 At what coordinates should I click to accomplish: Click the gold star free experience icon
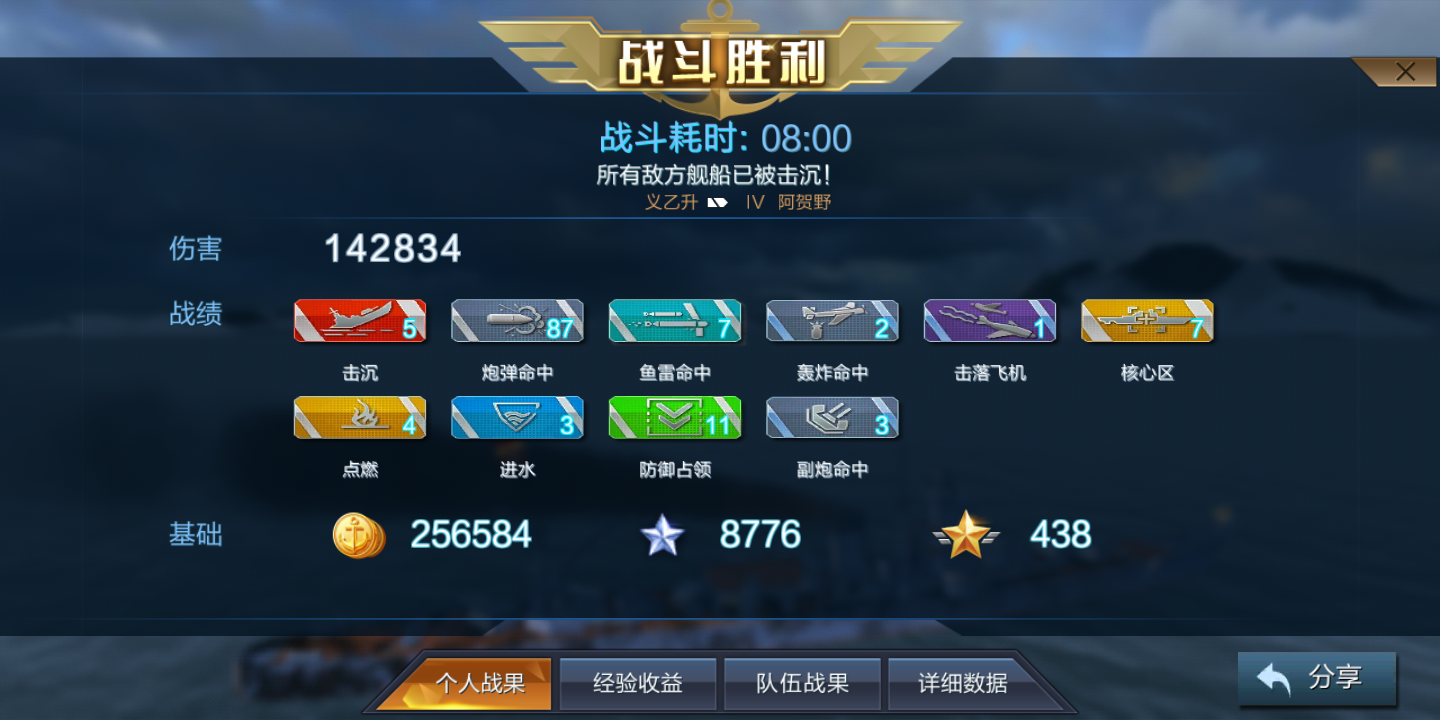[x=965, y=535]
